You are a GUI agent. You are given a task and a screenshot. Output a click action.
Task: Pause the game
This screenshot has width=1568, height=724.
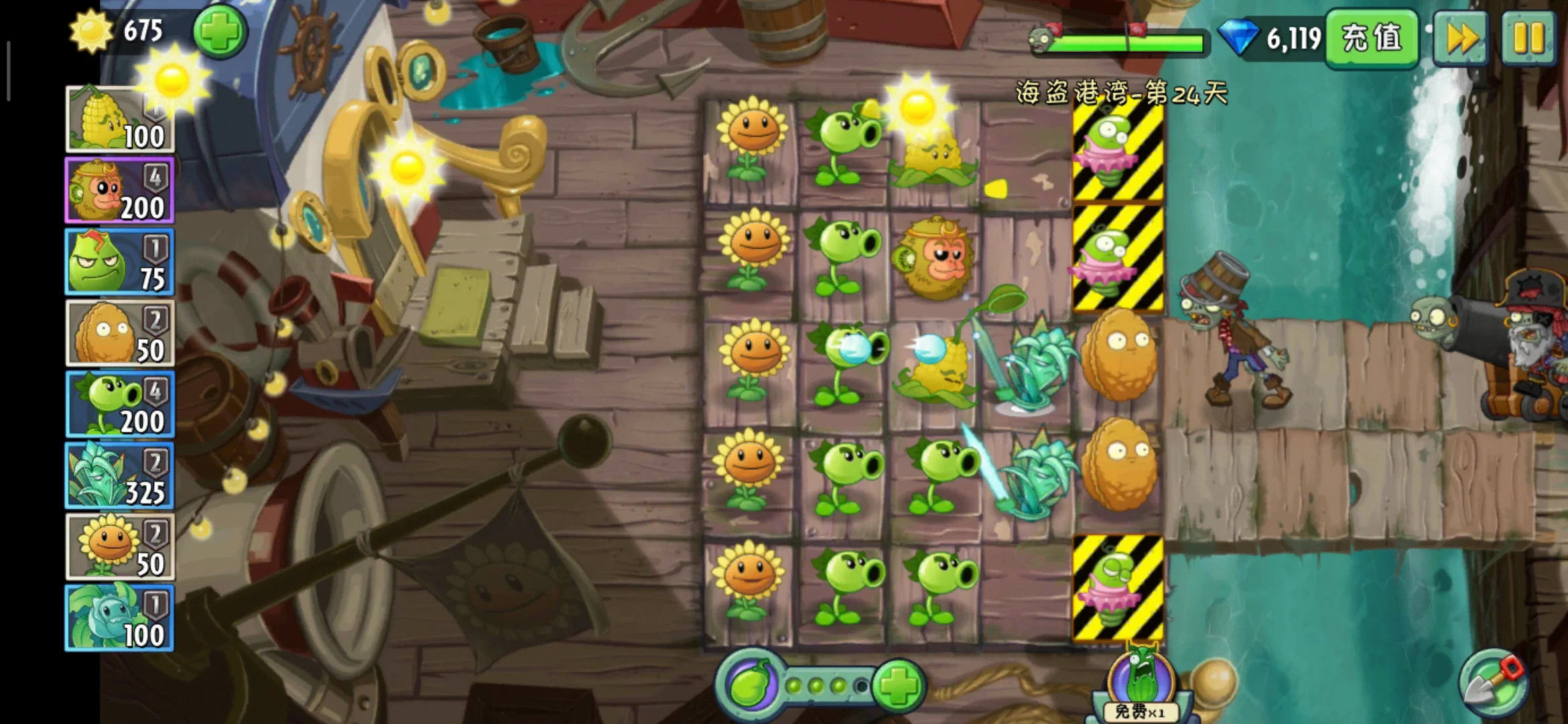(1528, 38)
